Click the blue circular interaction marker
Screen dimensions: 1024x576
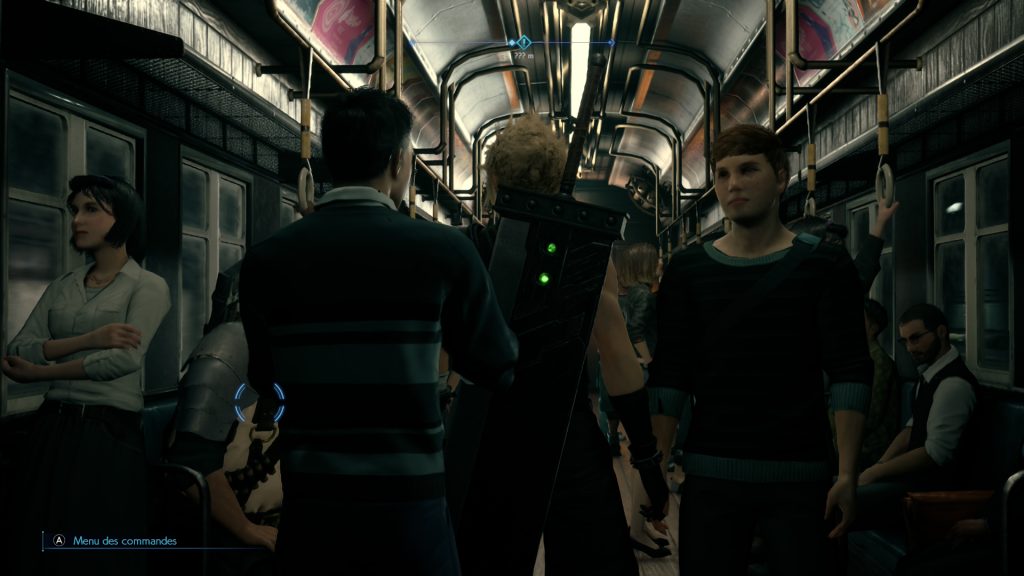pos(259,402)
